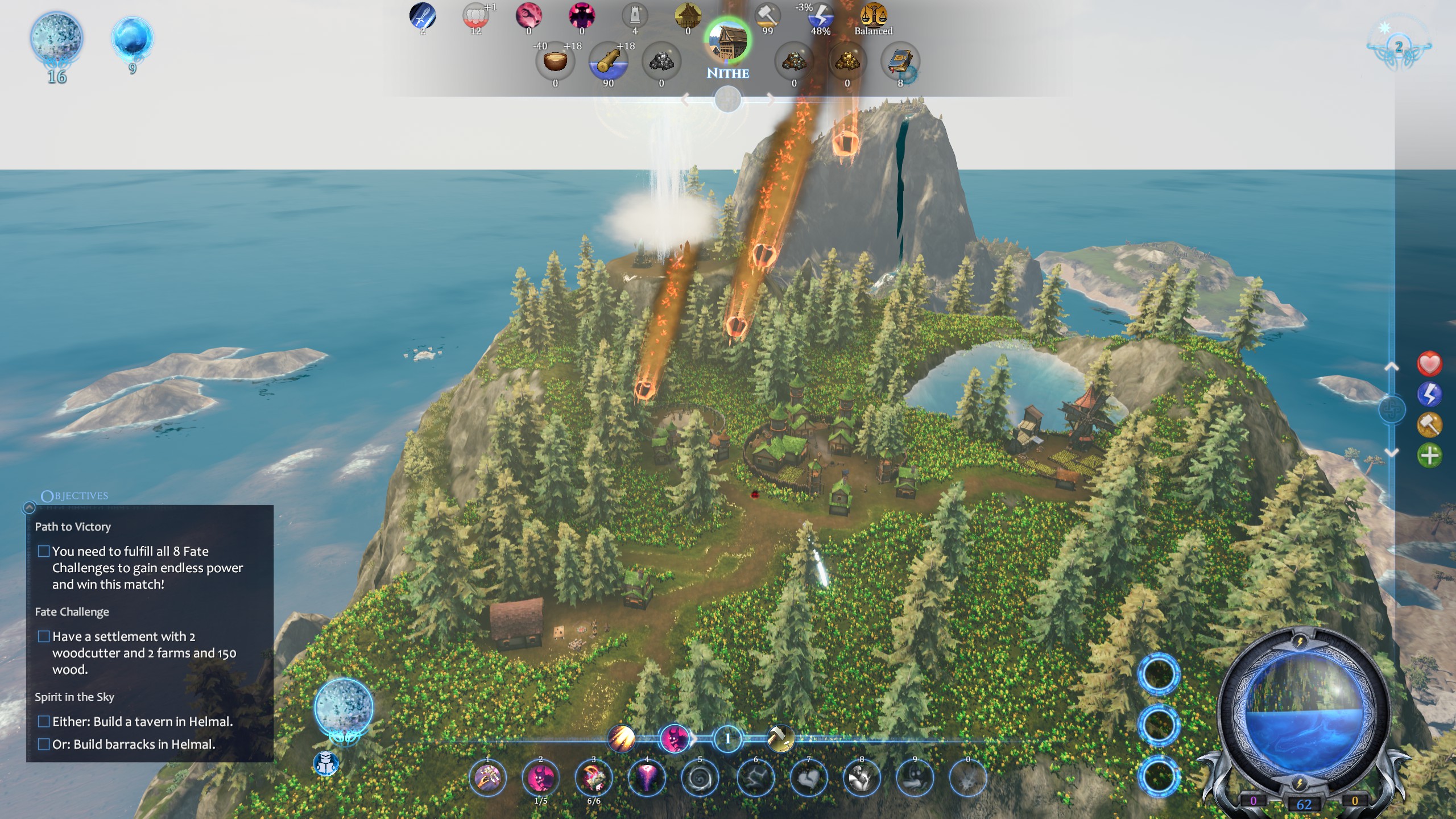Open the blue book research icon

coord(900,60)
